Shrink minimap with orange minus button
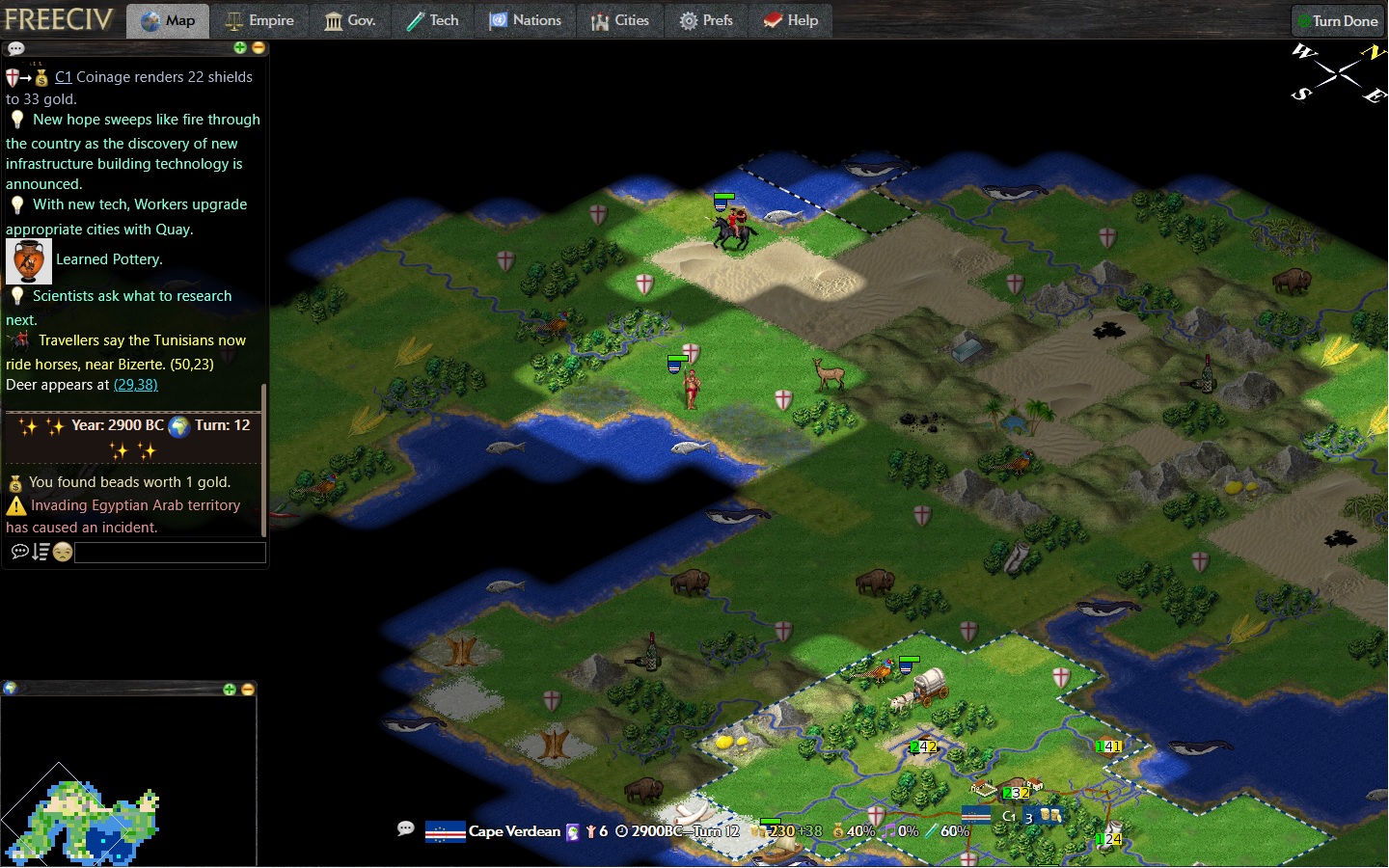 click(x=247, y=690)
